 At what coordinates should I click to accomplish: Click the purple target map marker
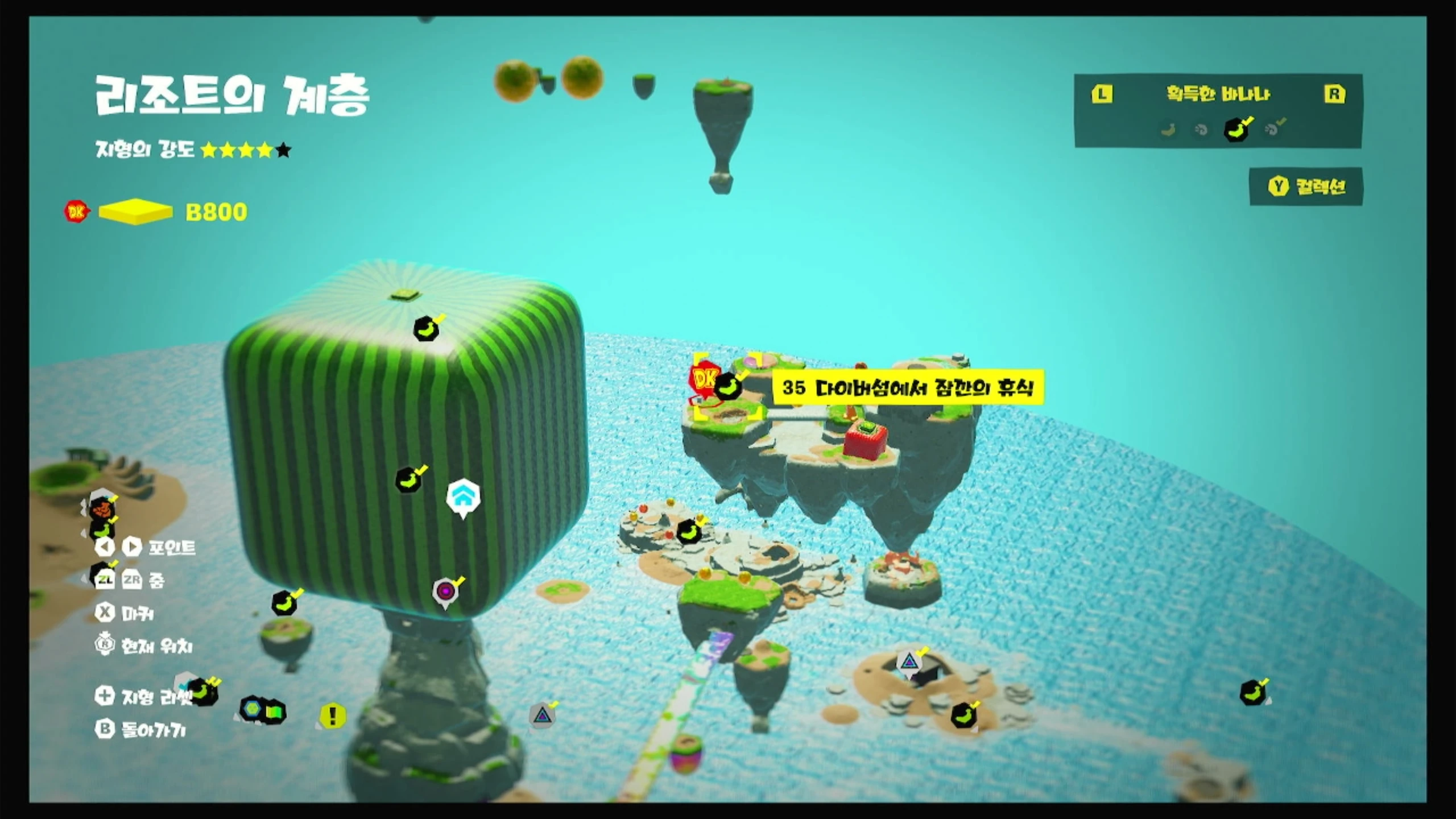point(445,591)
